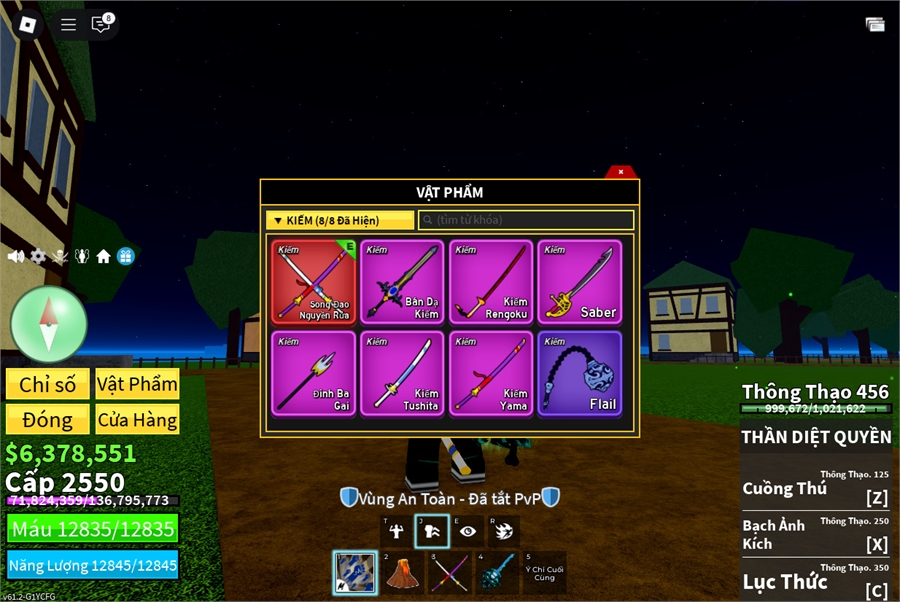This screenshot has width=900, height=602.
Task: Click the Đóng button
Action: [47, 420]
